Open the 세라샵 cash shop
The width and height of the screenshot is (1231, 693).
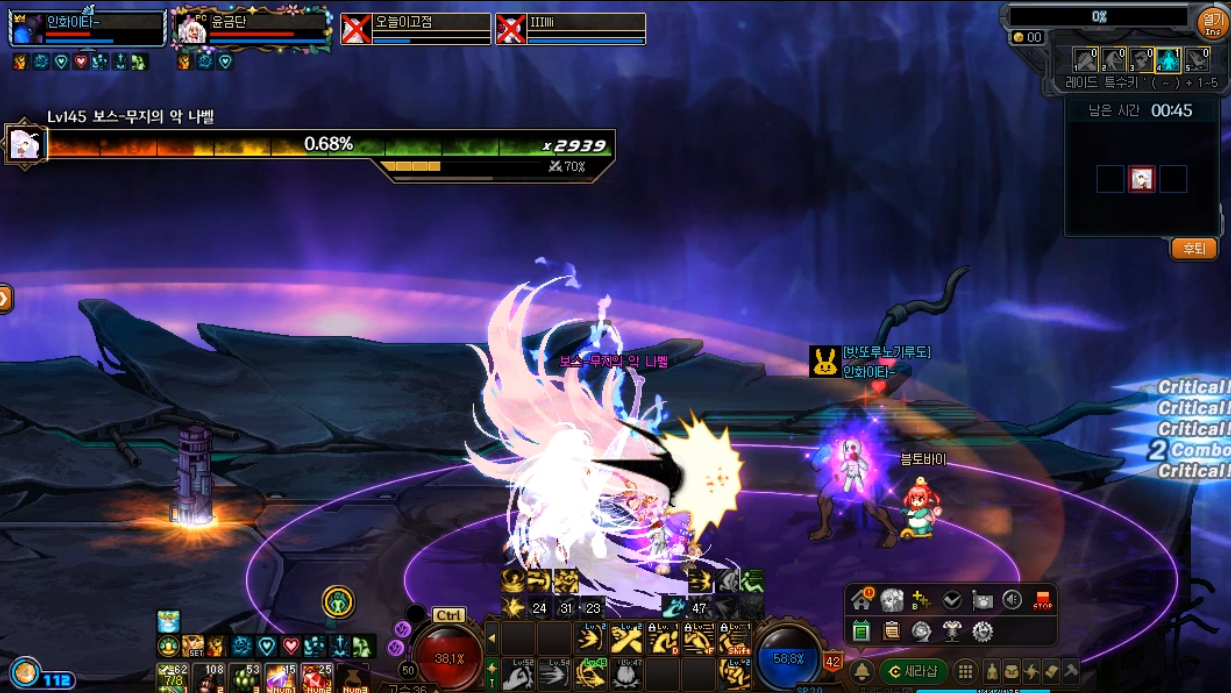(x=914, y=671)
